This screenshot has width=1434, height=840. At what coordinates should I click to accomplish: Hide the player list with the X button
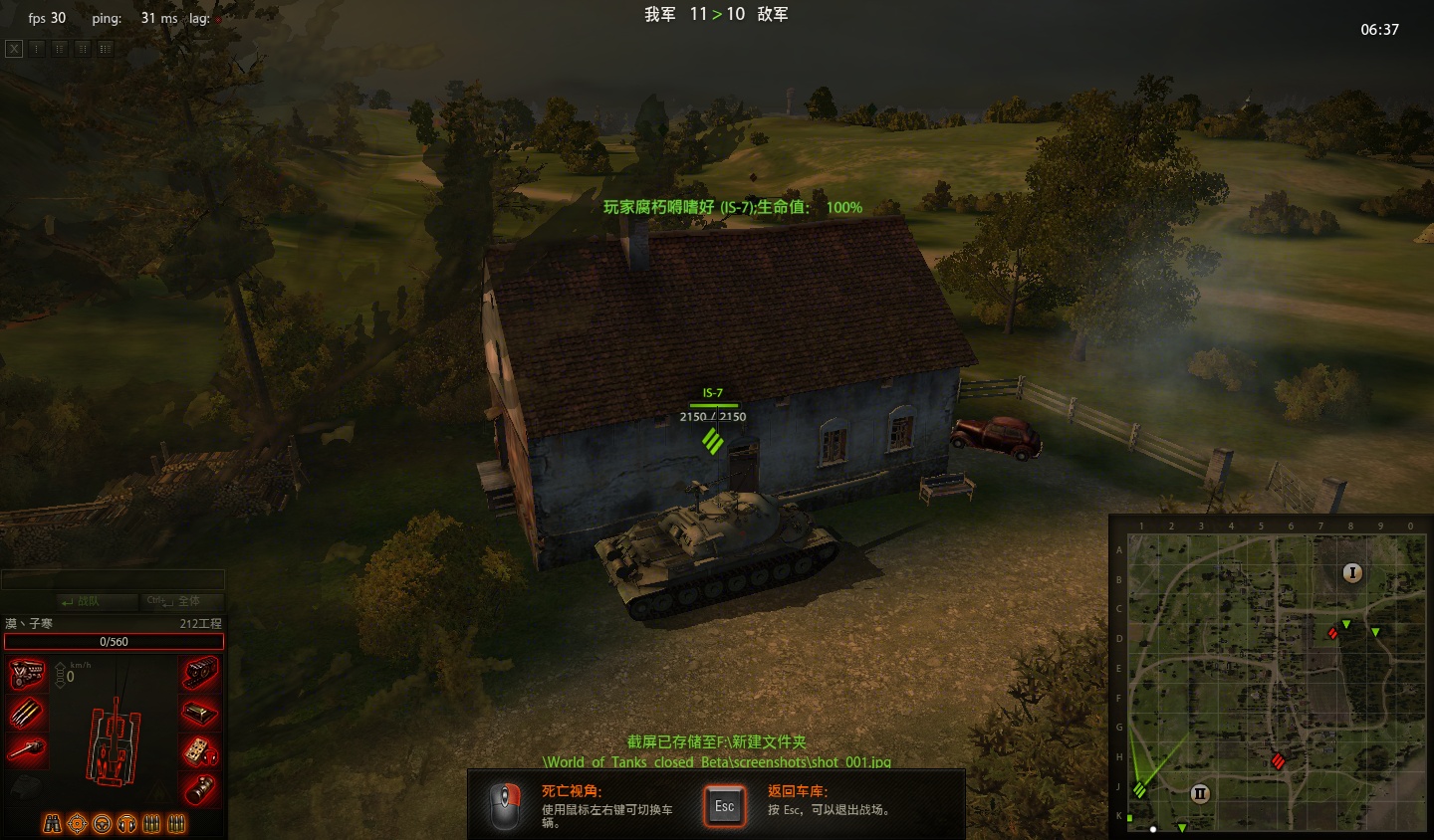tap(14, 48)
